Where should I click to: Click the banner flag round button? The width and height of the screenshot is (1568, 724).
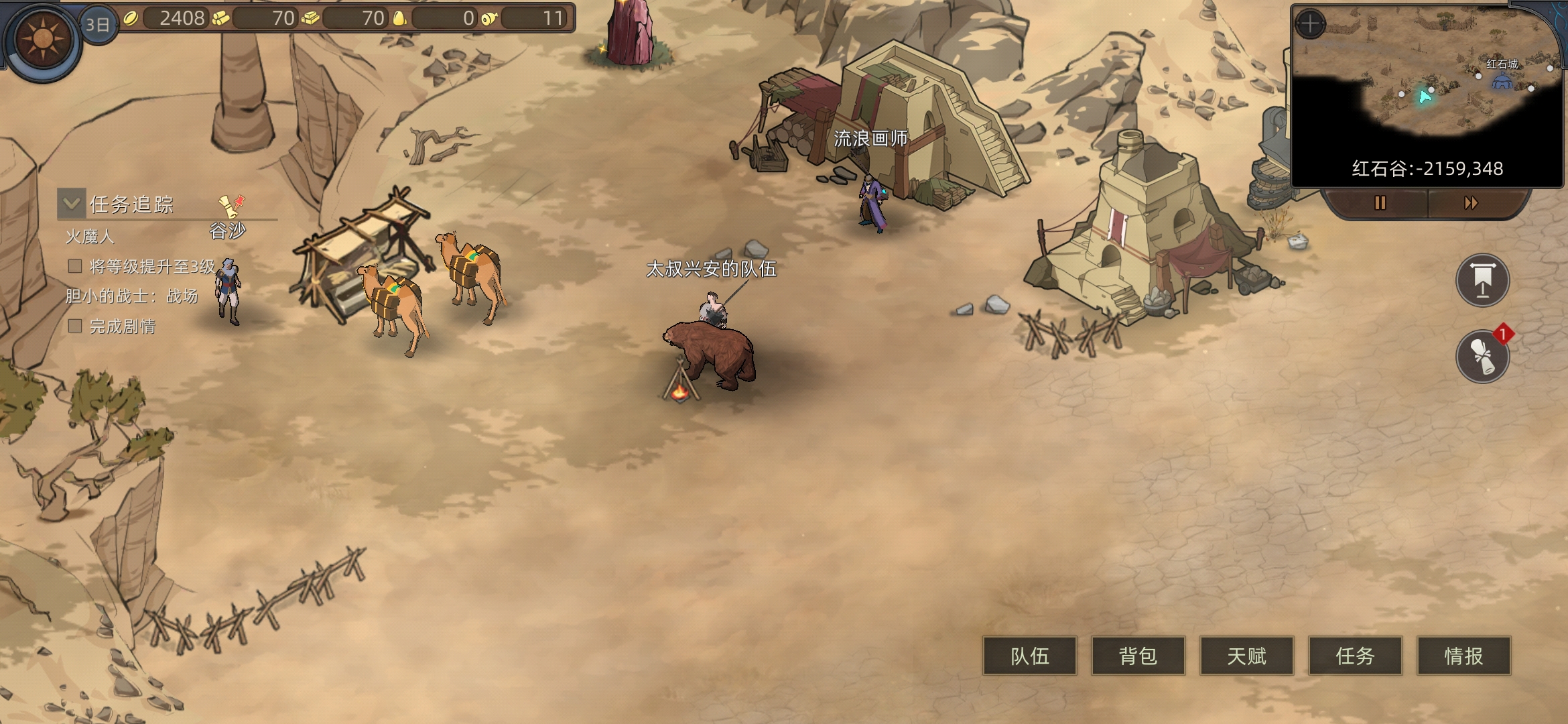[x=1482, y=280]
